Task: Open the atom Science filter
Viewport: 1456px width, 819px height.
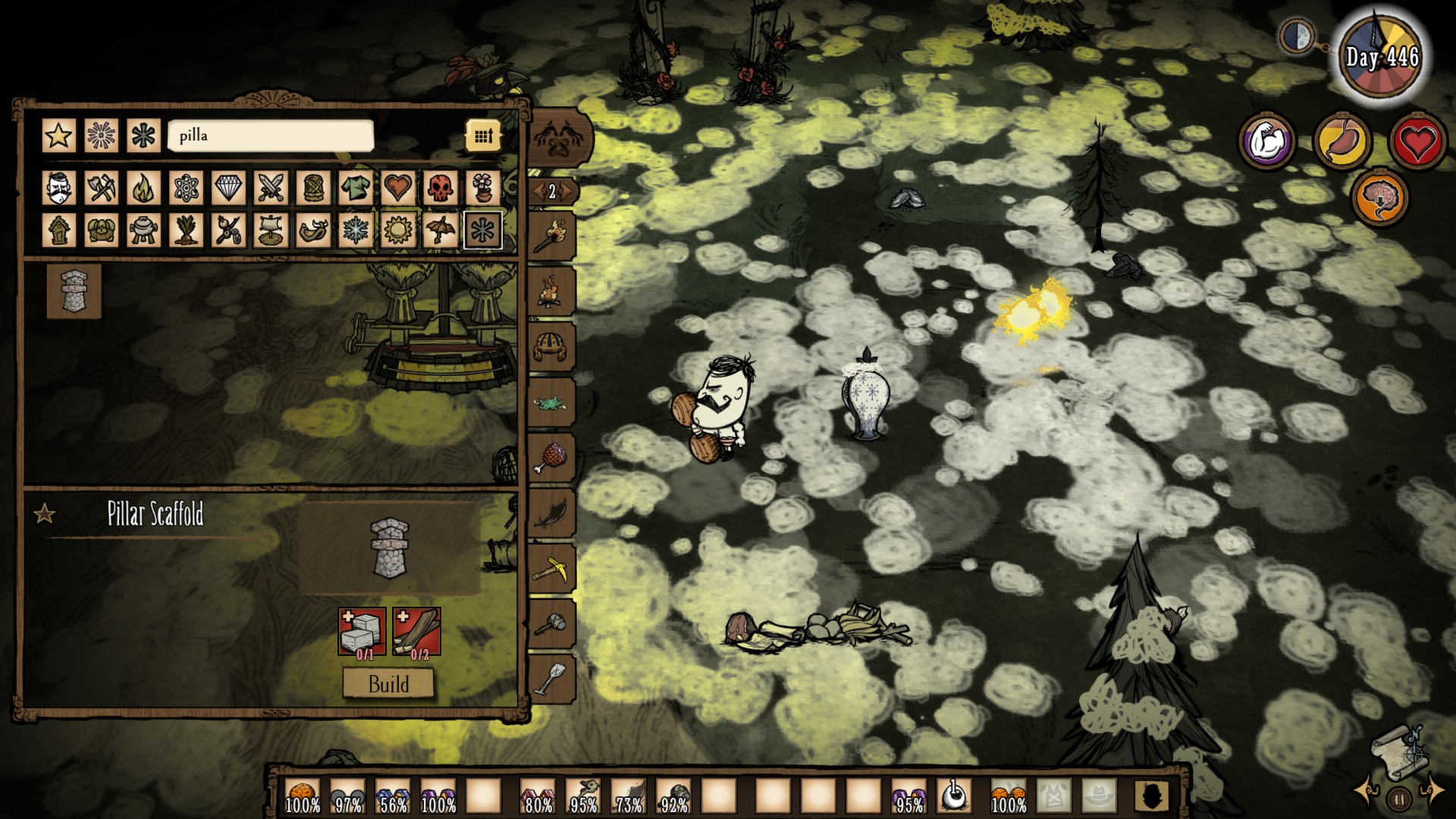Action: [x=186, y=187]
